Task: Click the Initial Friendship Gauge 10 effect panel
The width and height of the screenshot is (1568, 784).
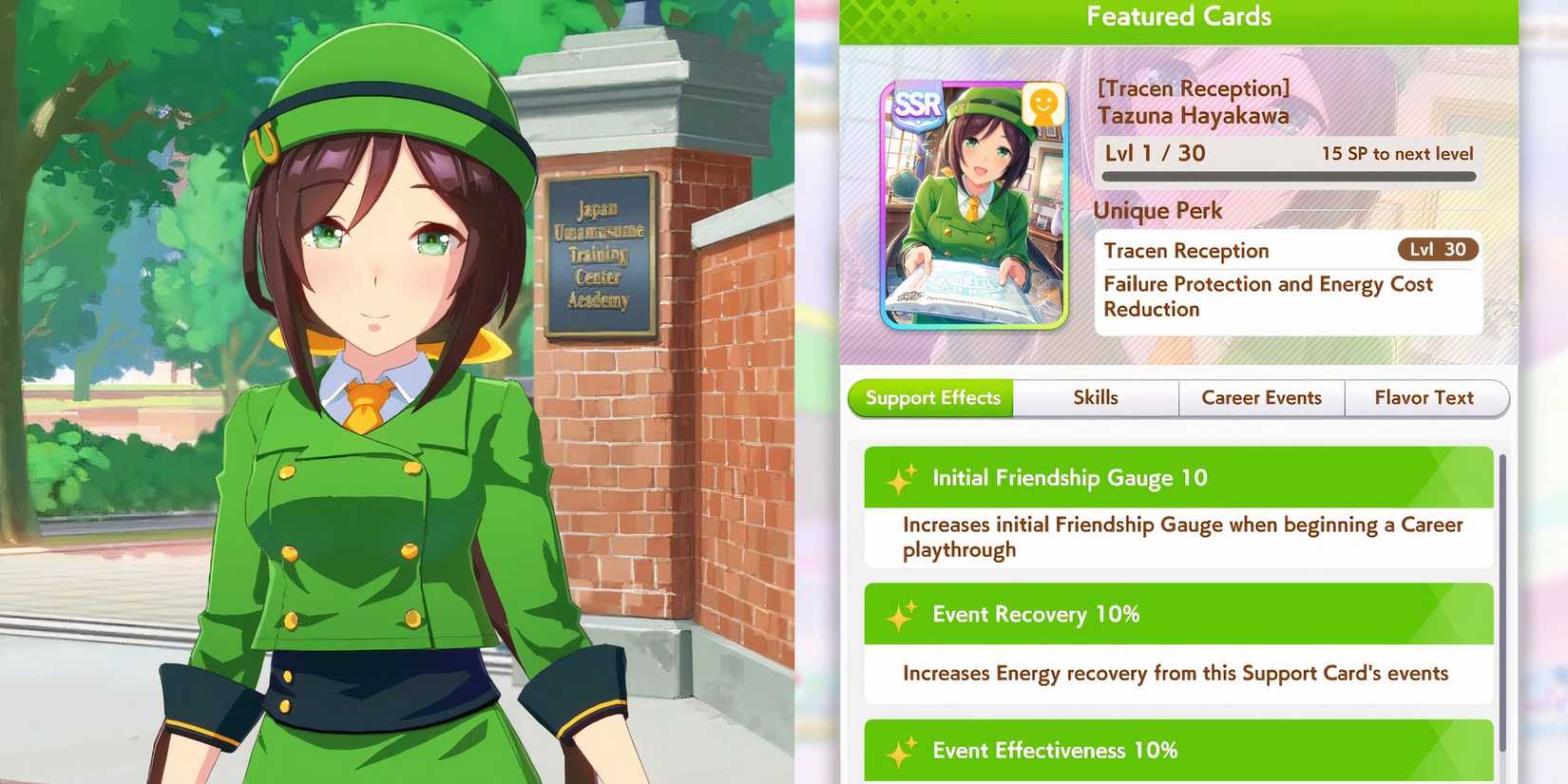Action: (x=1178, y=477)
